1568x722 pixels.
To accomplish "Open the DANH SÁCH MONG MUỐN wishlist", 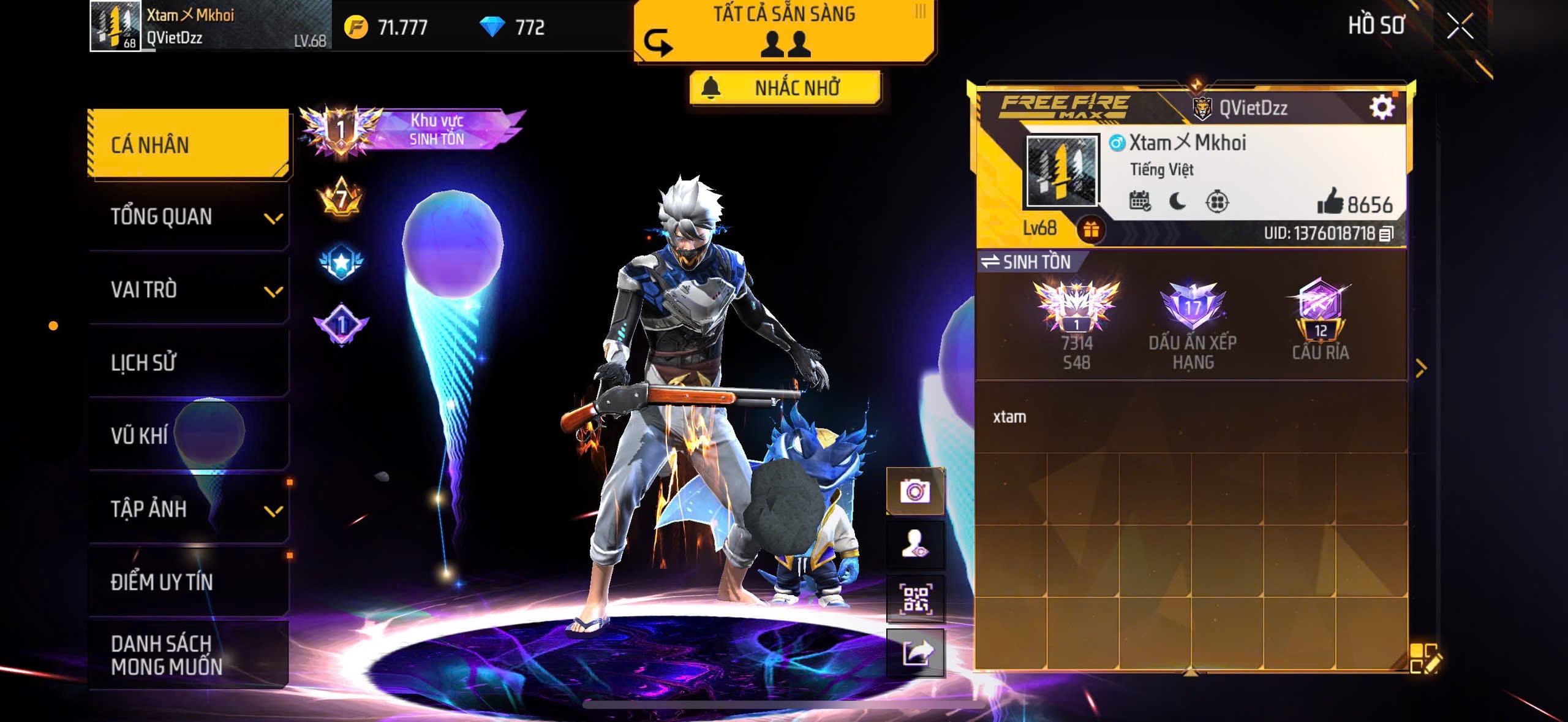I will (x=189, y=655).
